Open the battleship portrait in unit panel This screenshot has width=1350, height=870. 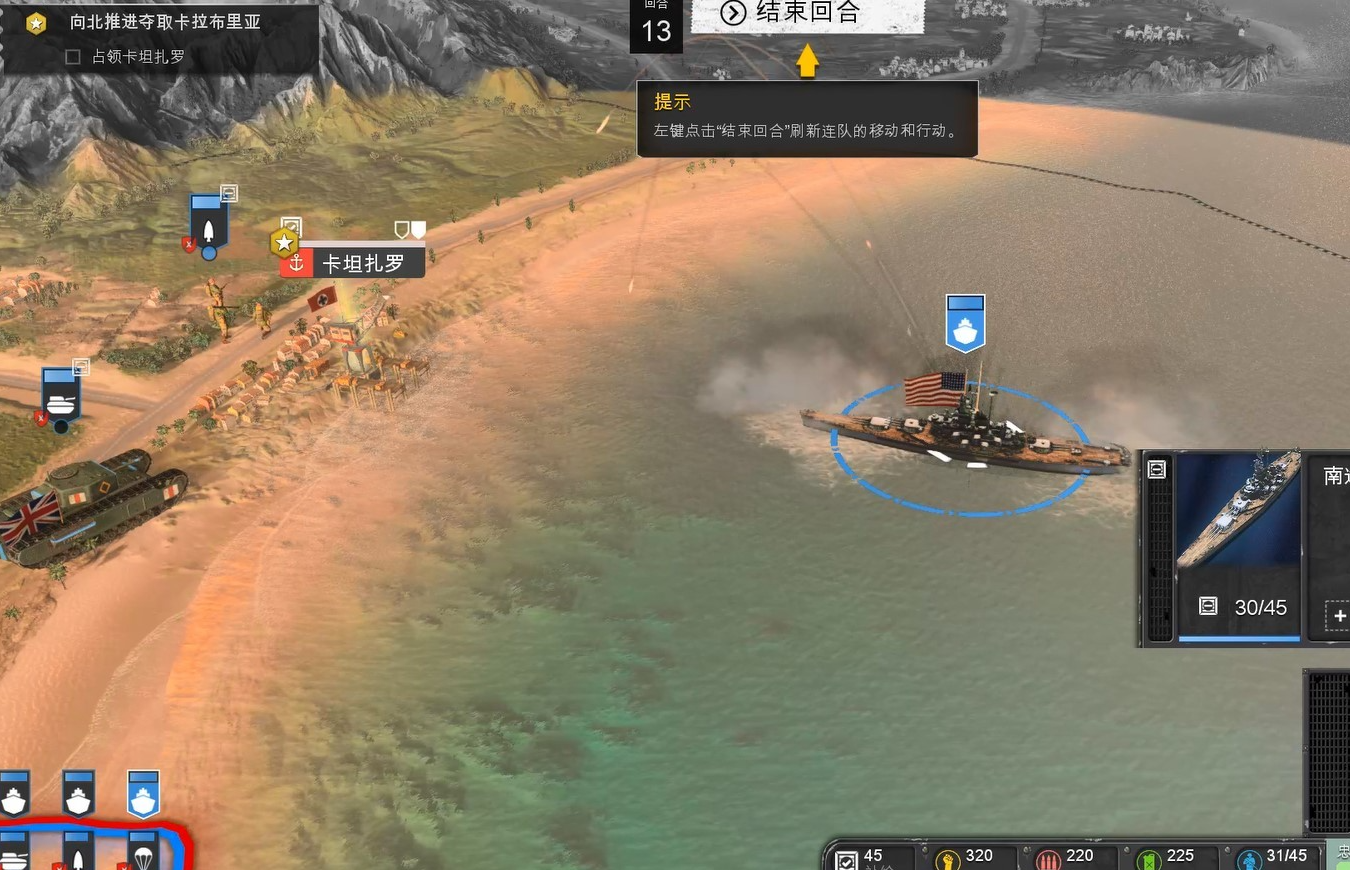1238,512
